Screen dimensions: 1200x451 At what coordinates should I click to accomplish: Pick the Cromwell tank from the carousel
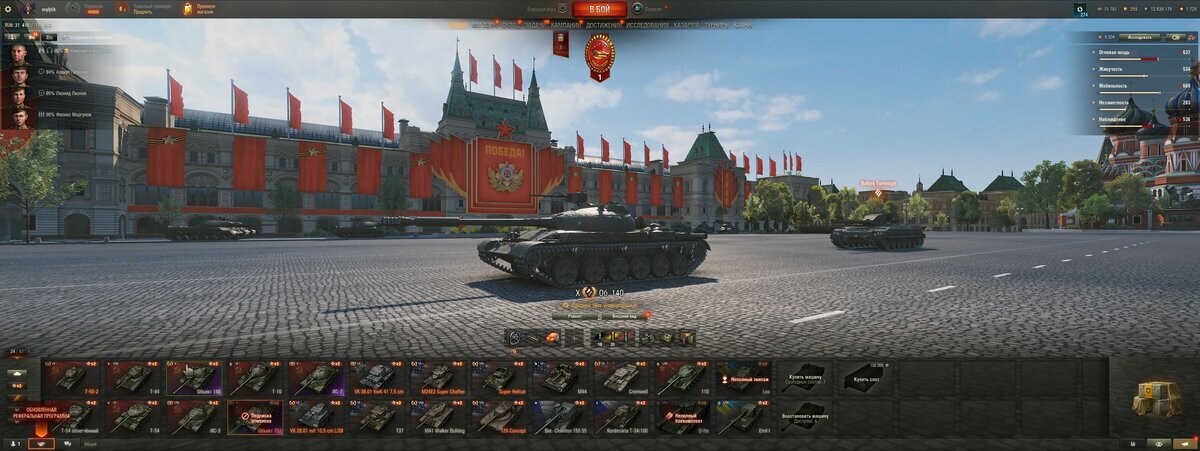[x=622, y=378]
